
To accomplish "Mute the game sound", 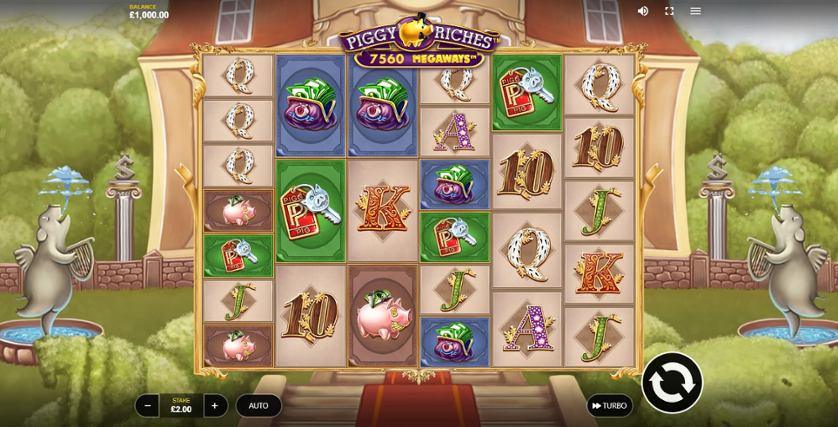I will point(643,11).
